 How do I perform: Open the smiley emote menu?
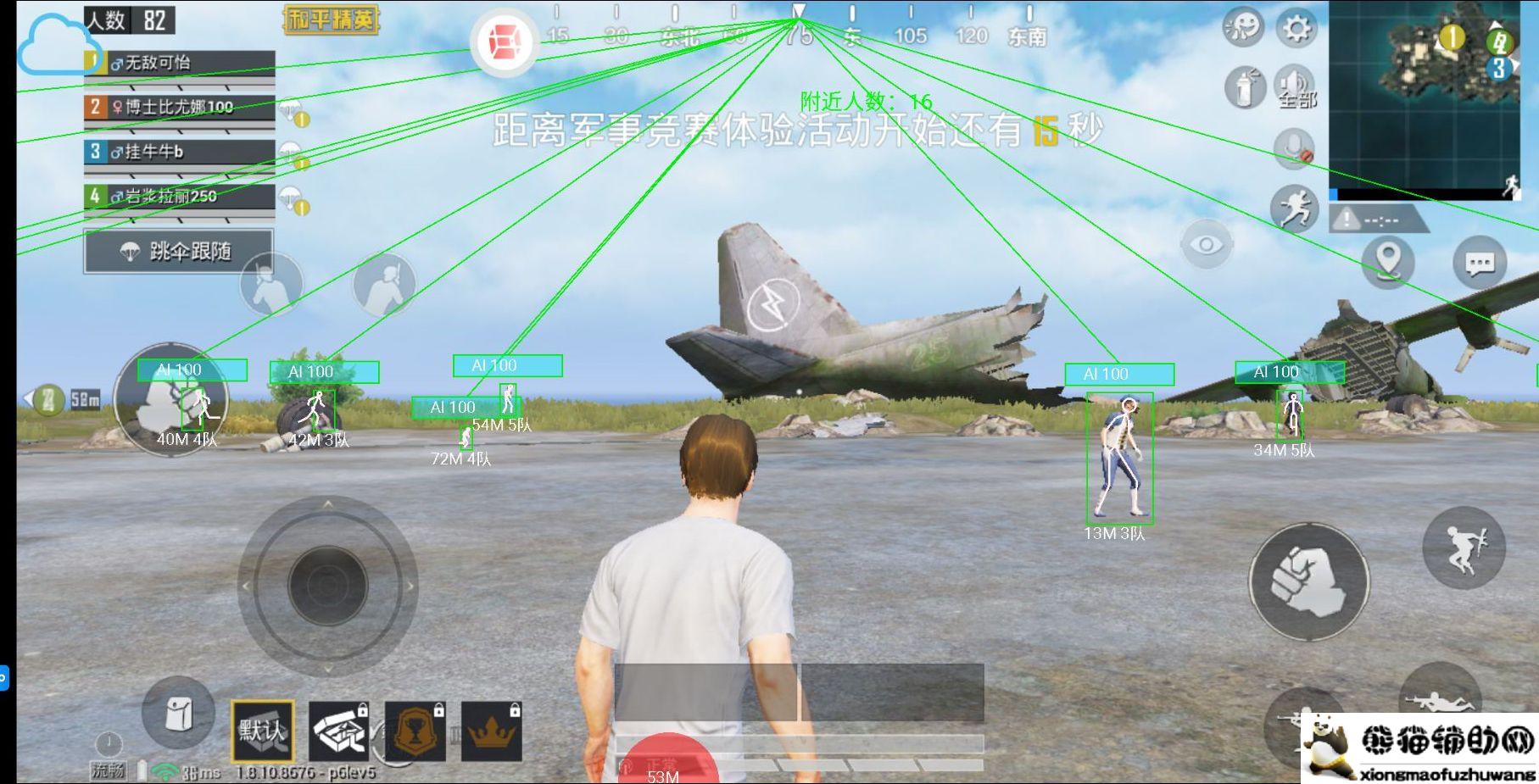[1243, 28]
